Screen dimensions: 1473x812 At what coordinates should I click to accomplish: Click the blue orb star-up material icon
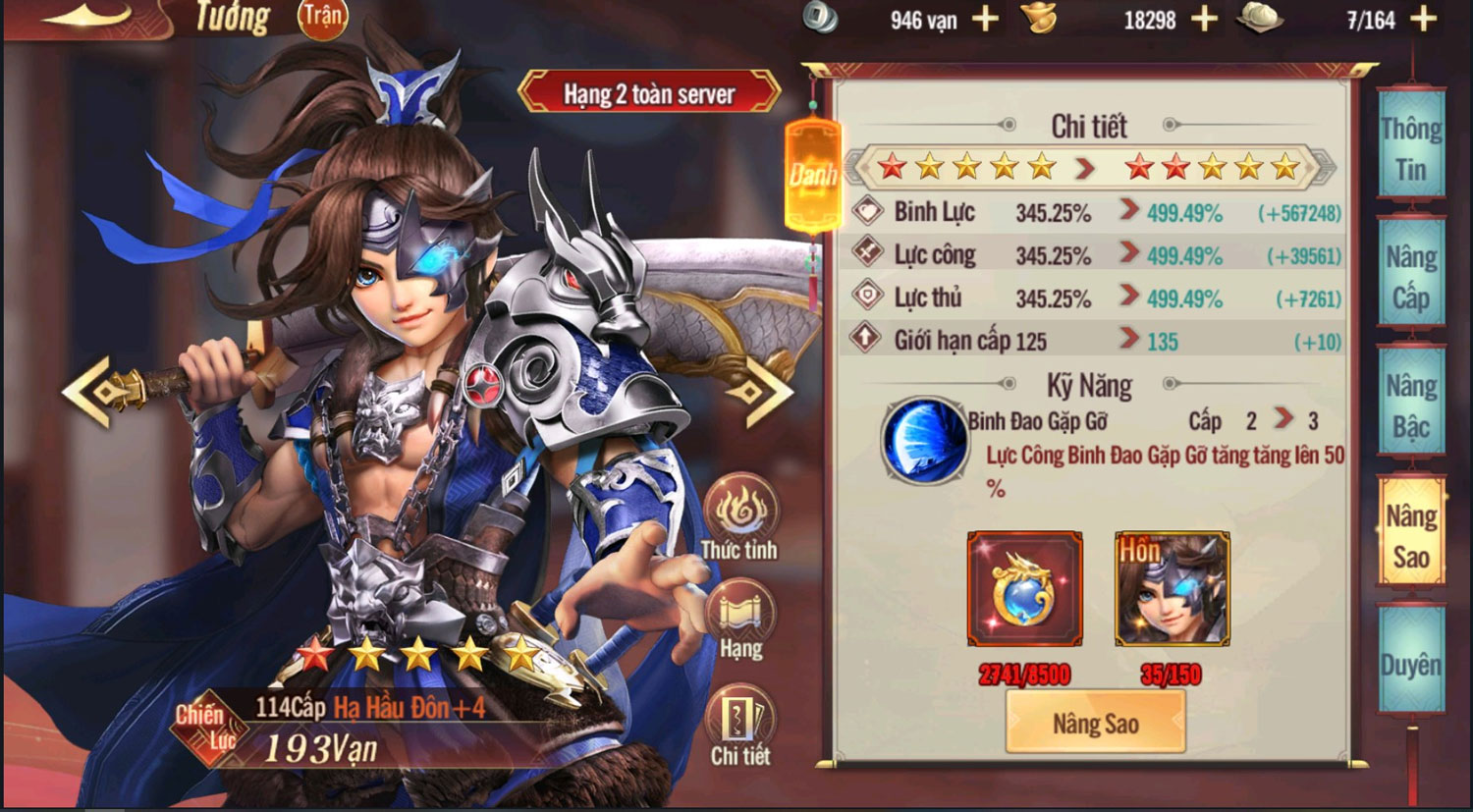tap(1024, 588)
